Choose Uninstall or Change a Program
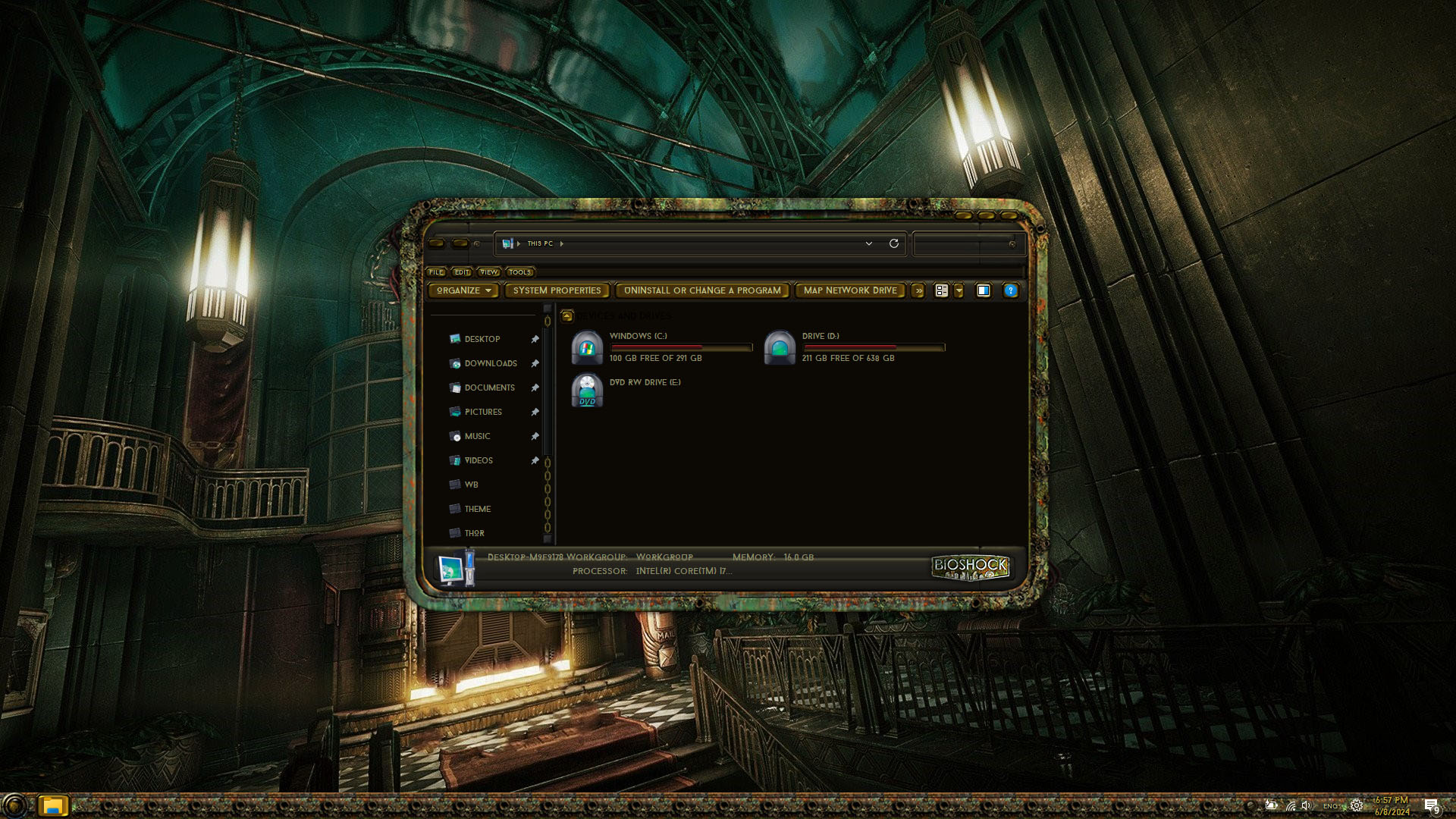Viewport: 1456px width, 819px height. click(701, 290)
